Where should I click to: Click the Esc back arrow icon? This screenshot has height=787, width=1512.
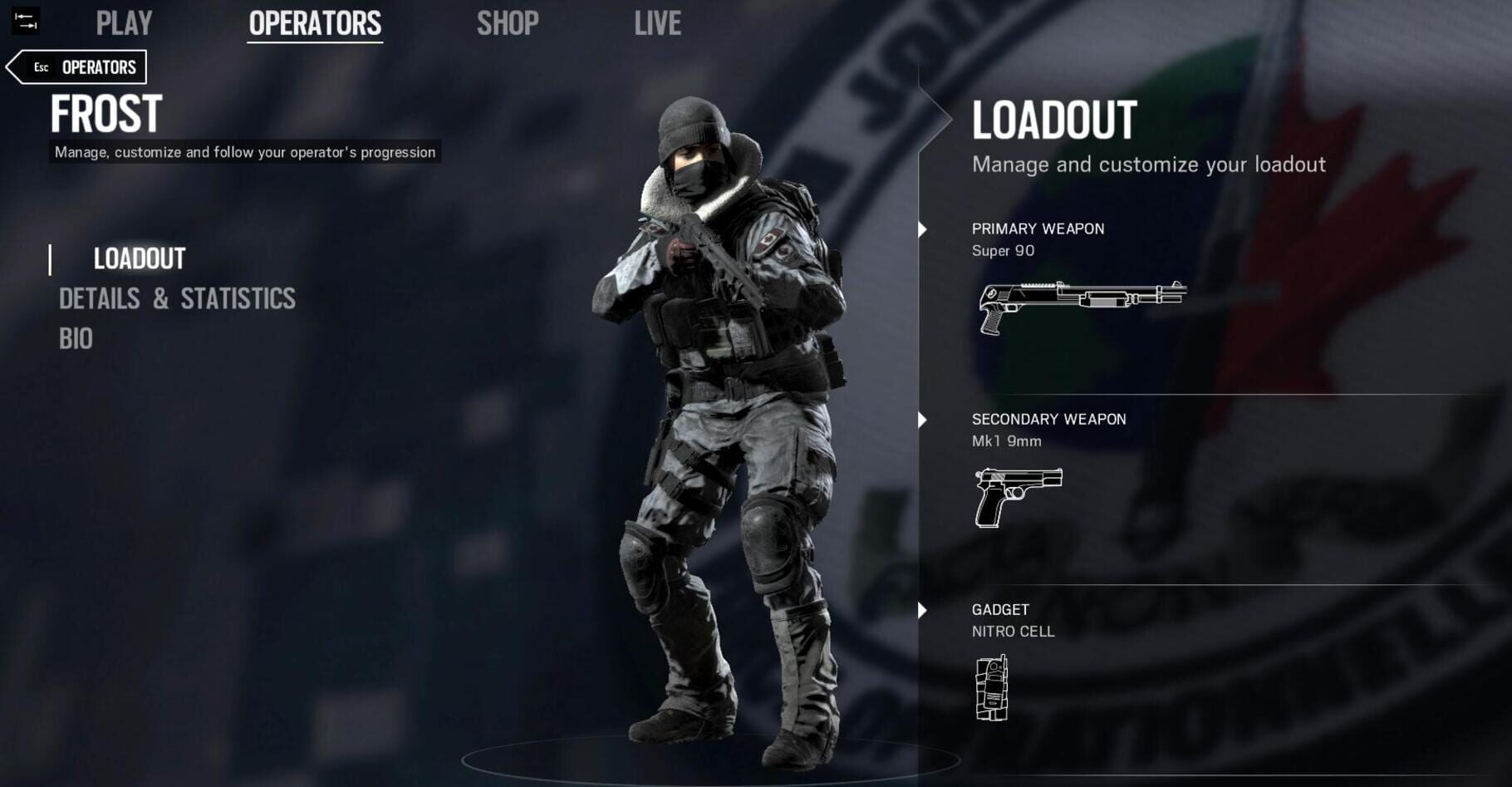point(18,66)
